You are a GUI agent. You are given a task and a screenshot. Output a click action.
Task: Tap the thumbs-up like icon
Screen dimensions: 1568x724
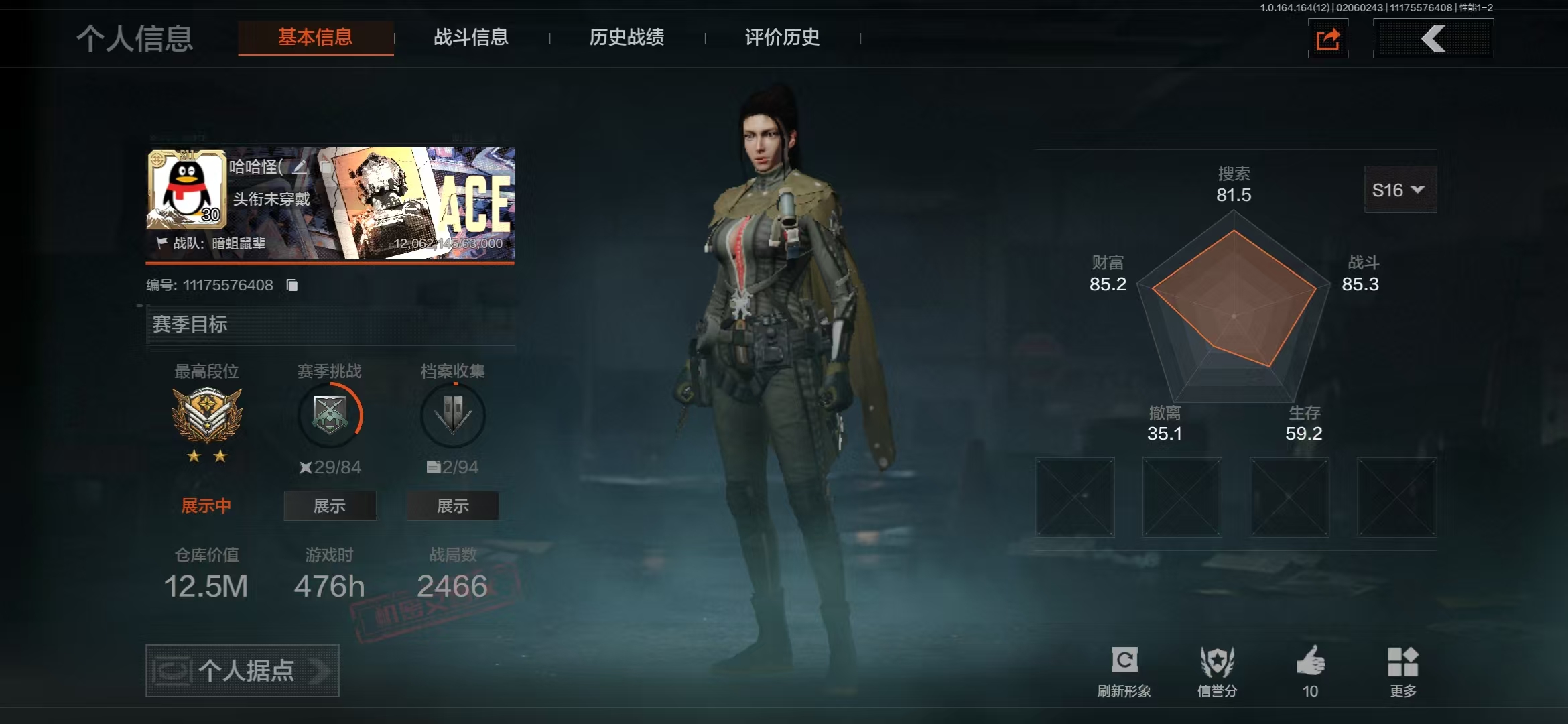1310,662
